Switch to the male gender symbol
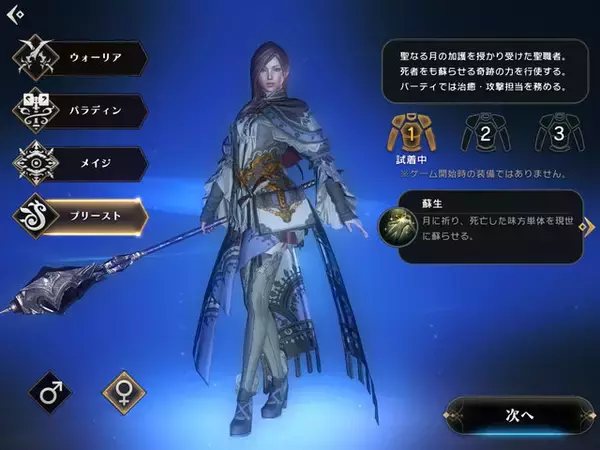Screen dimensions: 600x450 [49, 393]
